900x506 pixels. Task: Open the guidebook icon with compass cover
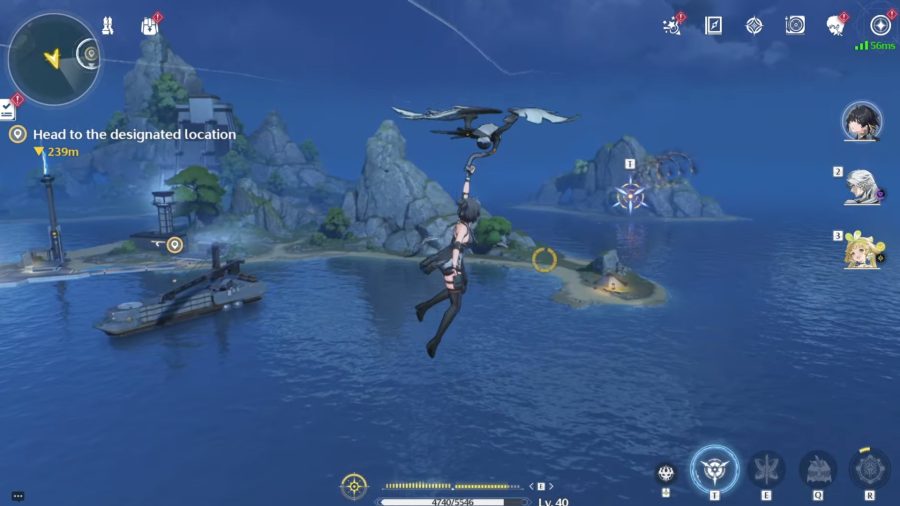pyautogui.click(x=713, y=26)
